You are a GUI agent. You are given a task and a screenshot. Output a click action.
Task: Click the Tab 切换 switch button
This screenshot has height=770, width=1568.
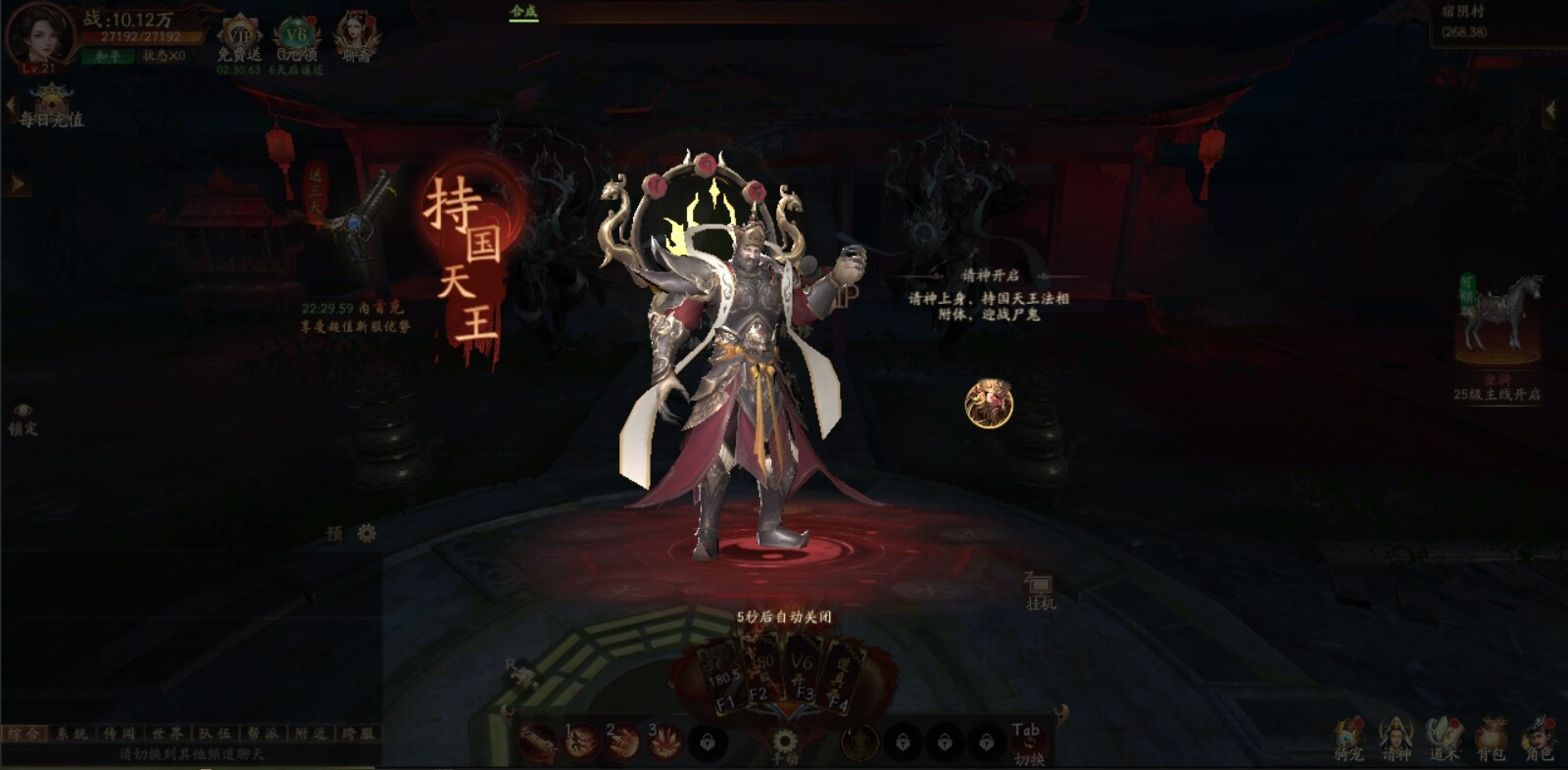pyautogui.click(x=1028, y=743)
